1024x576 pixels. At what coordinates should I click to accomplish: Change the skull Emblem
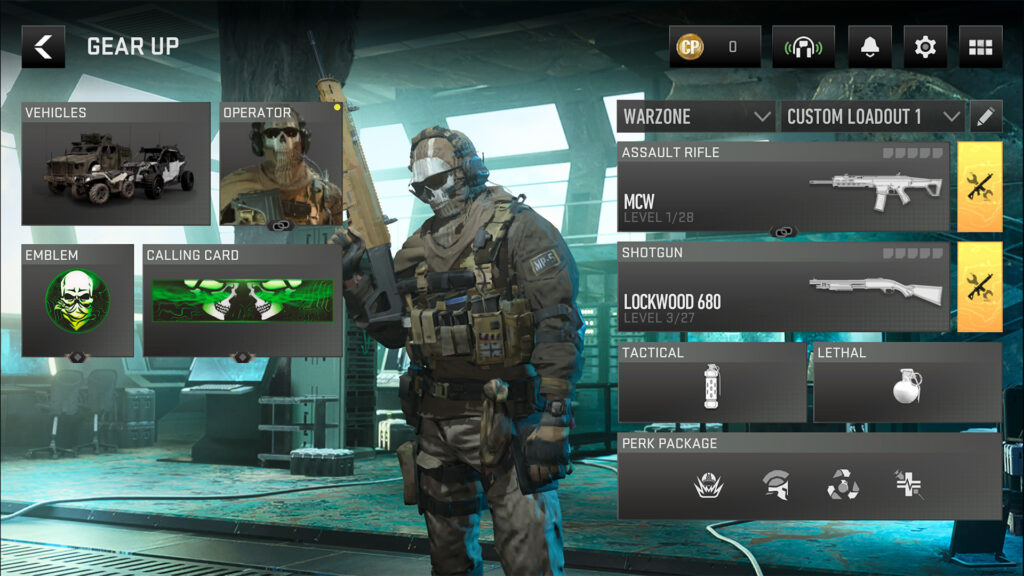(78, 301)
